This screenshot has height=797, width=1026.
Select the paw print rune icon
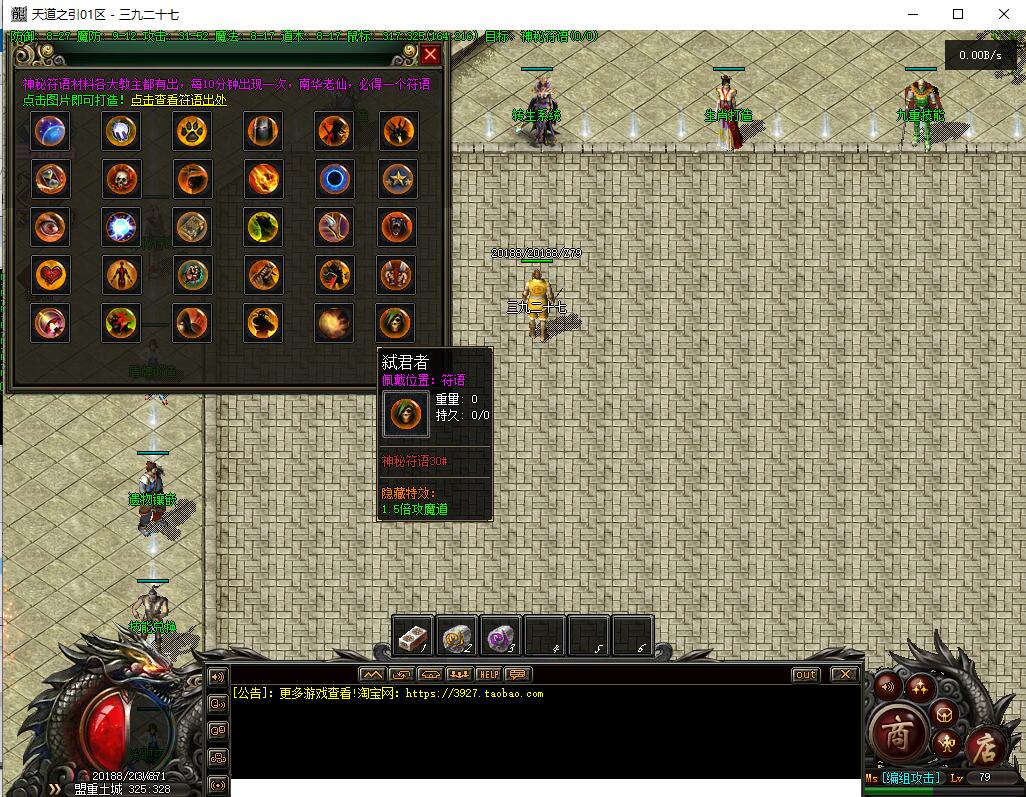pos(192,131)
